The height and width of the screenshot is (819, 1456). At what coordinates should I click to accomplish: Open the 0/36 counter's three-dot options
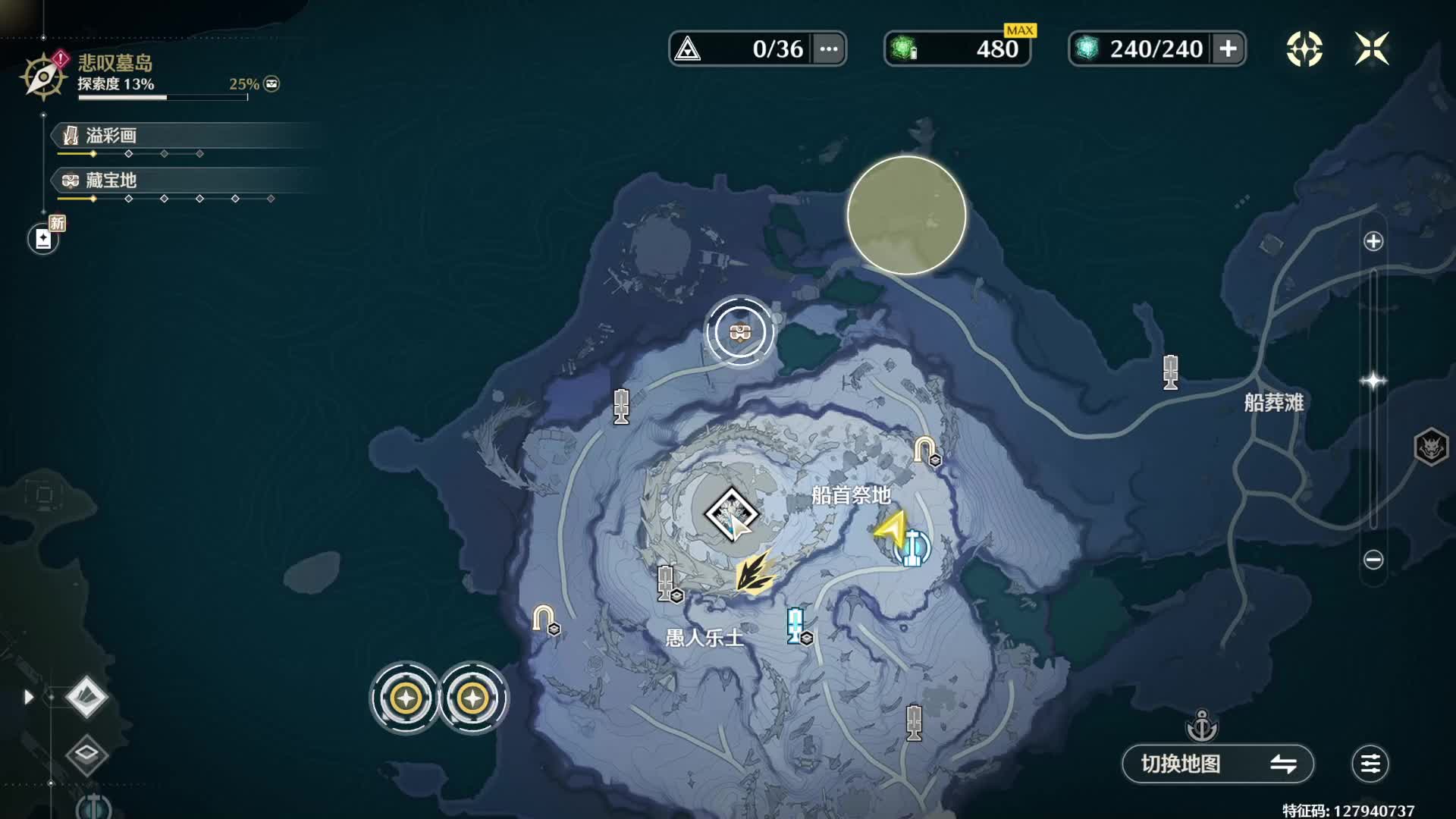click(x=829, y=49)
